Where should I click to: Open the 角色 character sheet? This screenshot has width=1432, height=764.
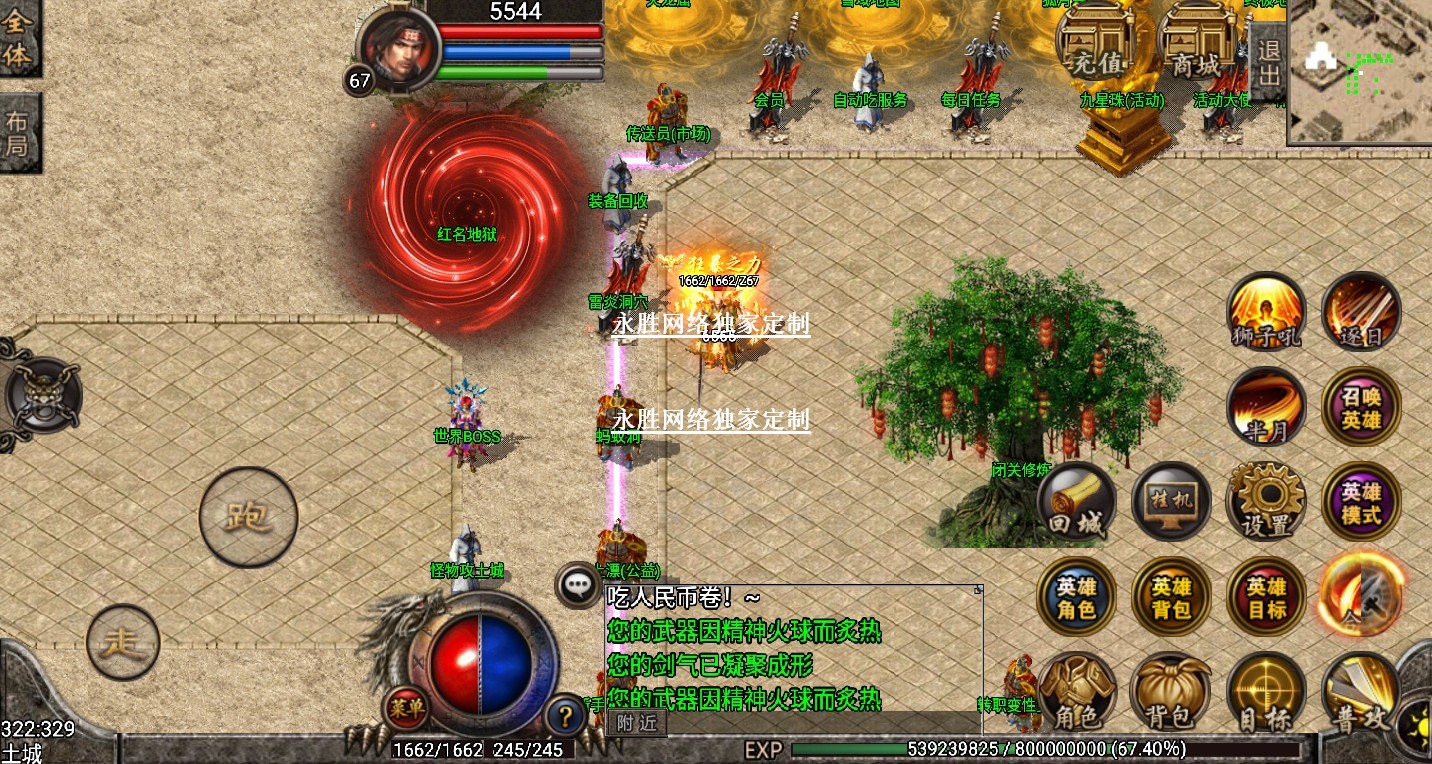click(1076, 691)
